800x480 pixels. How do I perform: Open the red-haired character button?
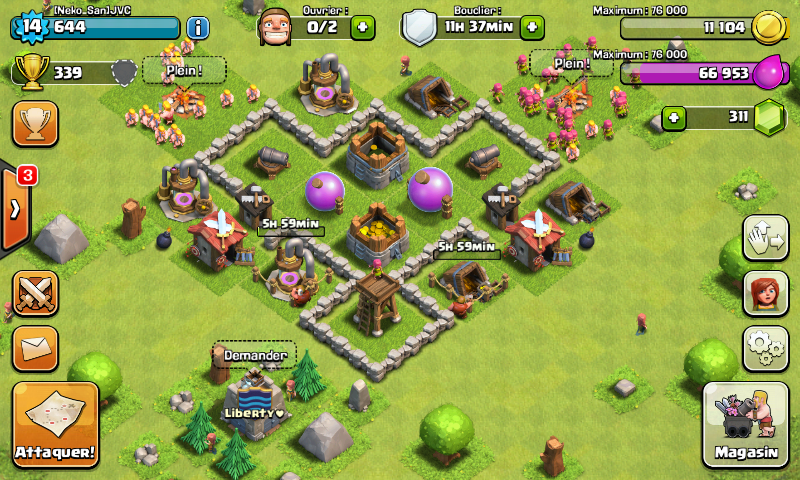pos(765,293)
